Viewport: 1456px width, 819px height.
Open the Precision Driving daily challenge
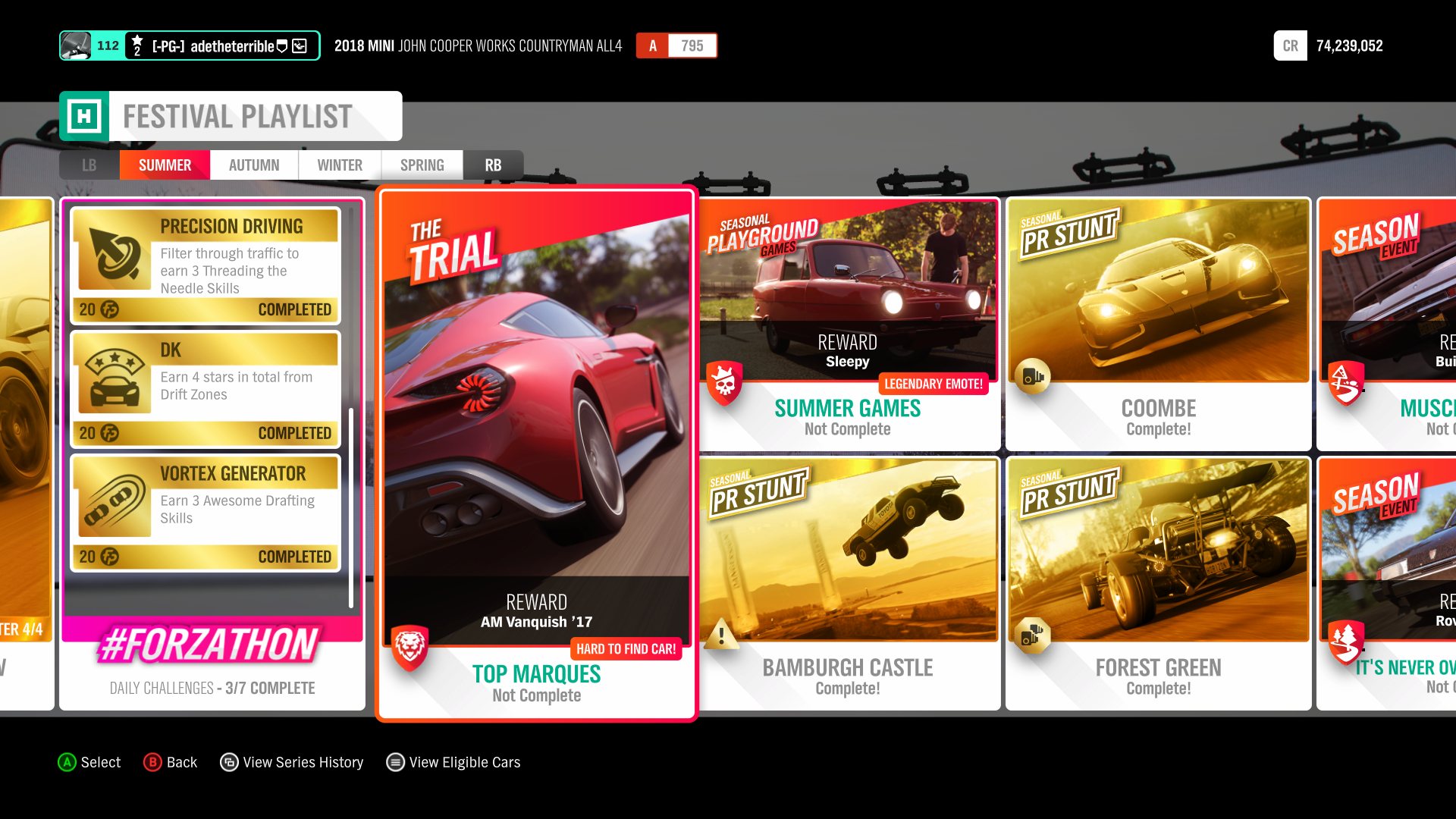[206, 265]
